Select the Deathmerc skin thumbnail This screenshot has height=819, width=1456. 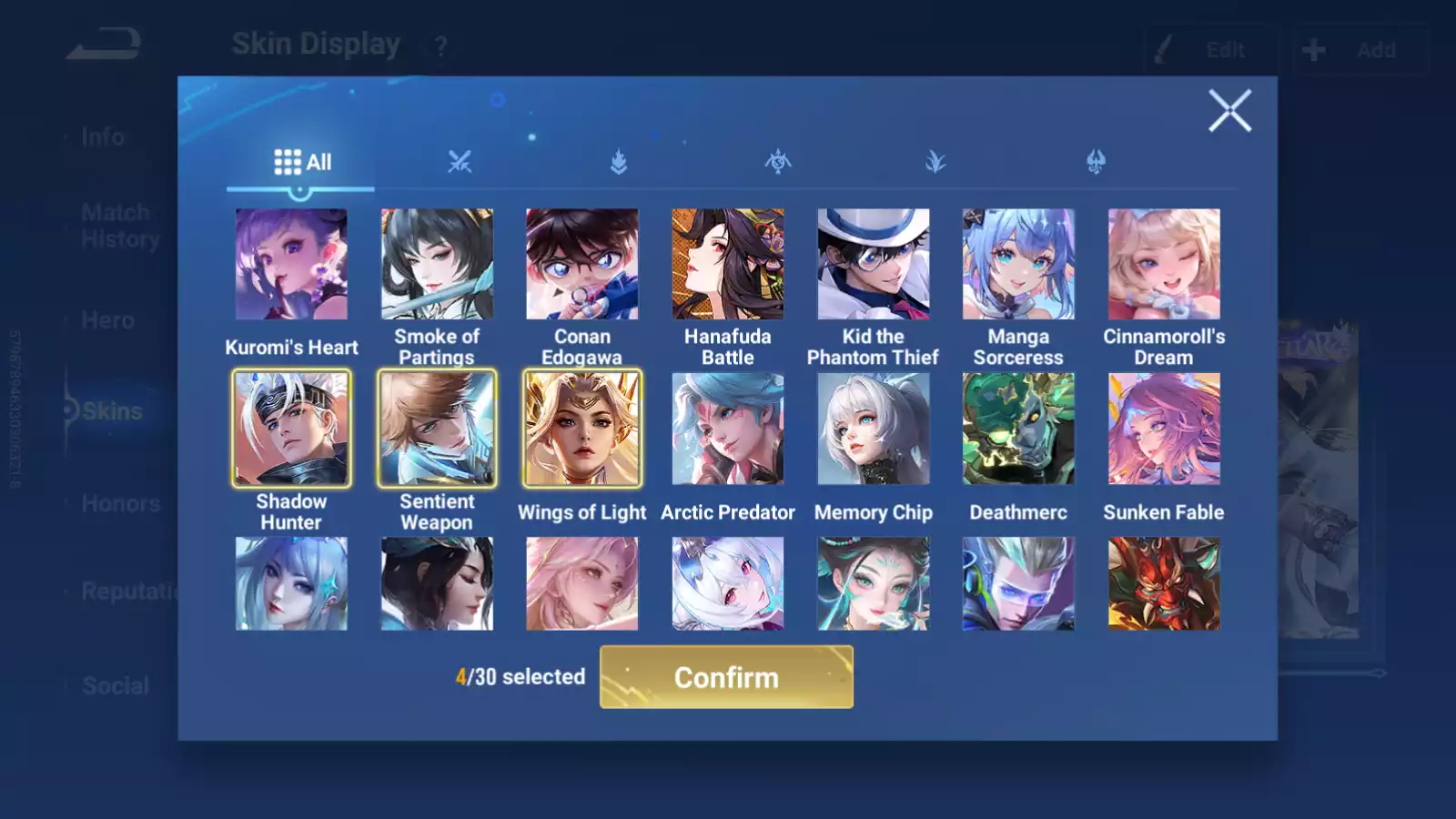click(x=1018, y=428)
